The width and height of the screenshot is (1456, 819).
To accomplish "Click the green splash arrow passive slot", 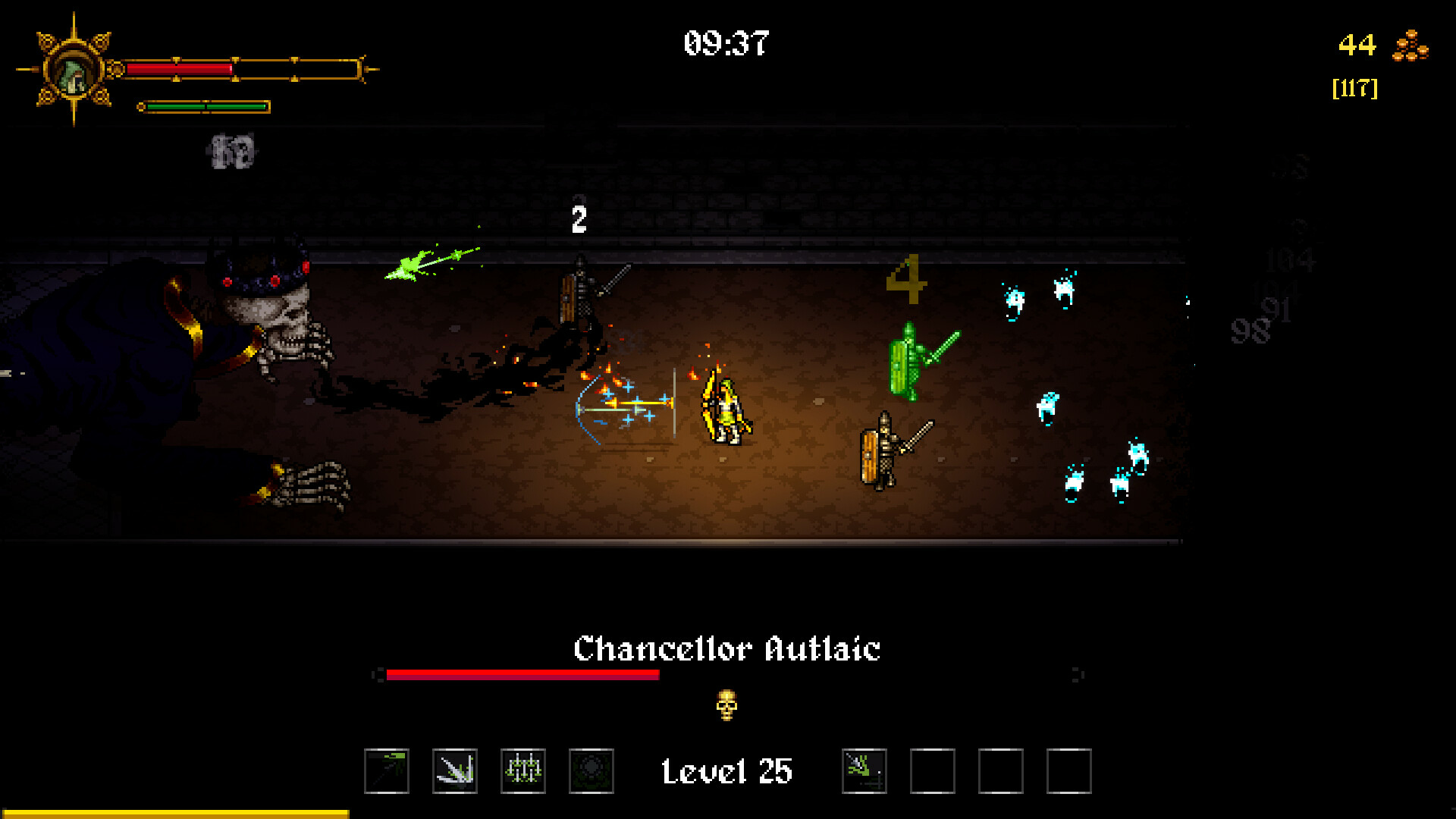I will point(864,771).
